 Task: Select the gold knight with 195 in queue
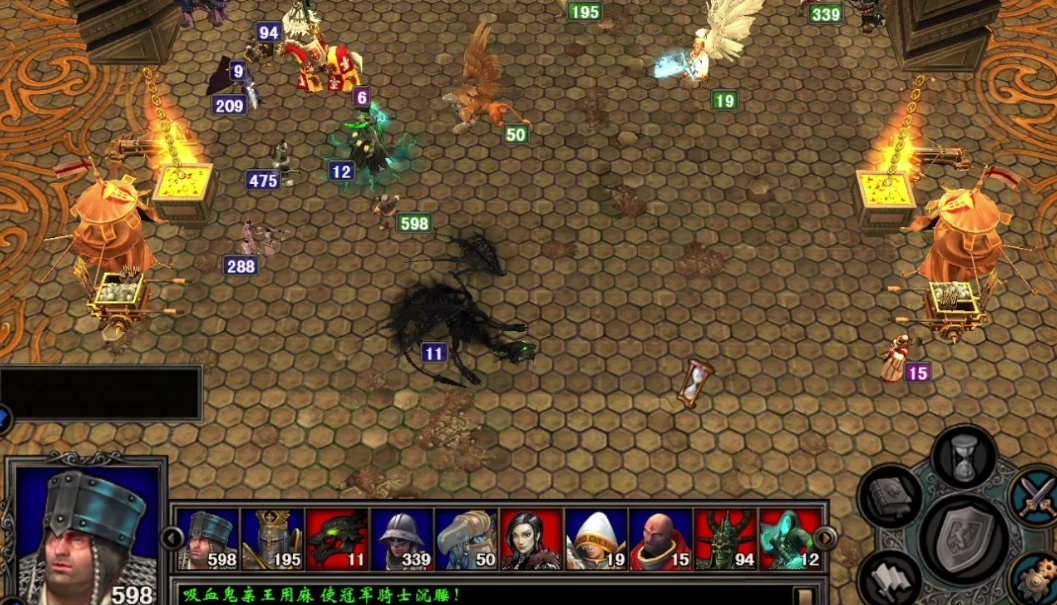(272, 539)
